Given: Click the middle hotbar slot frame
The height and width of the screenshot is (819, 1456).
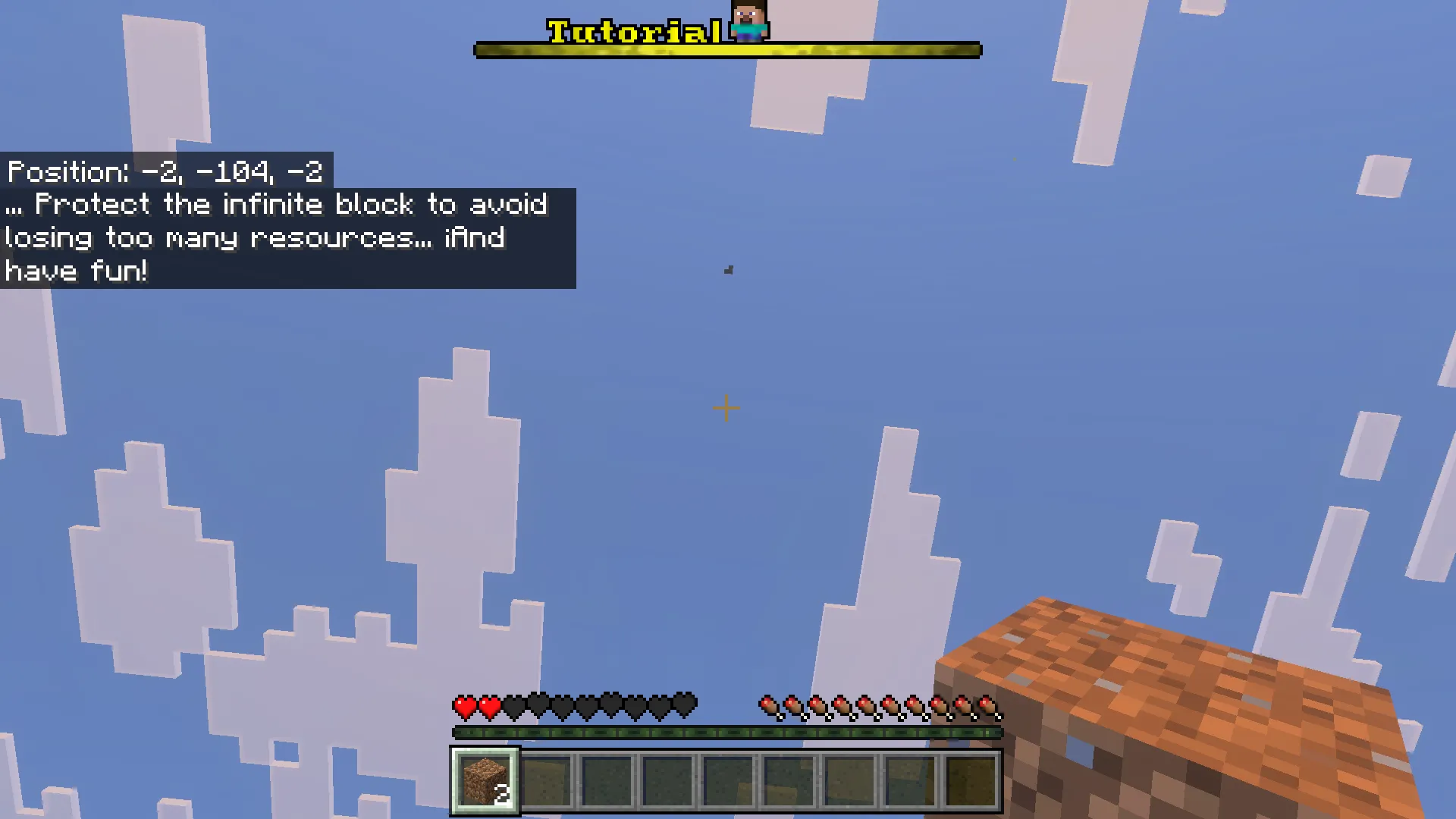Looking at the screenshot, I should tap(727, 780).
